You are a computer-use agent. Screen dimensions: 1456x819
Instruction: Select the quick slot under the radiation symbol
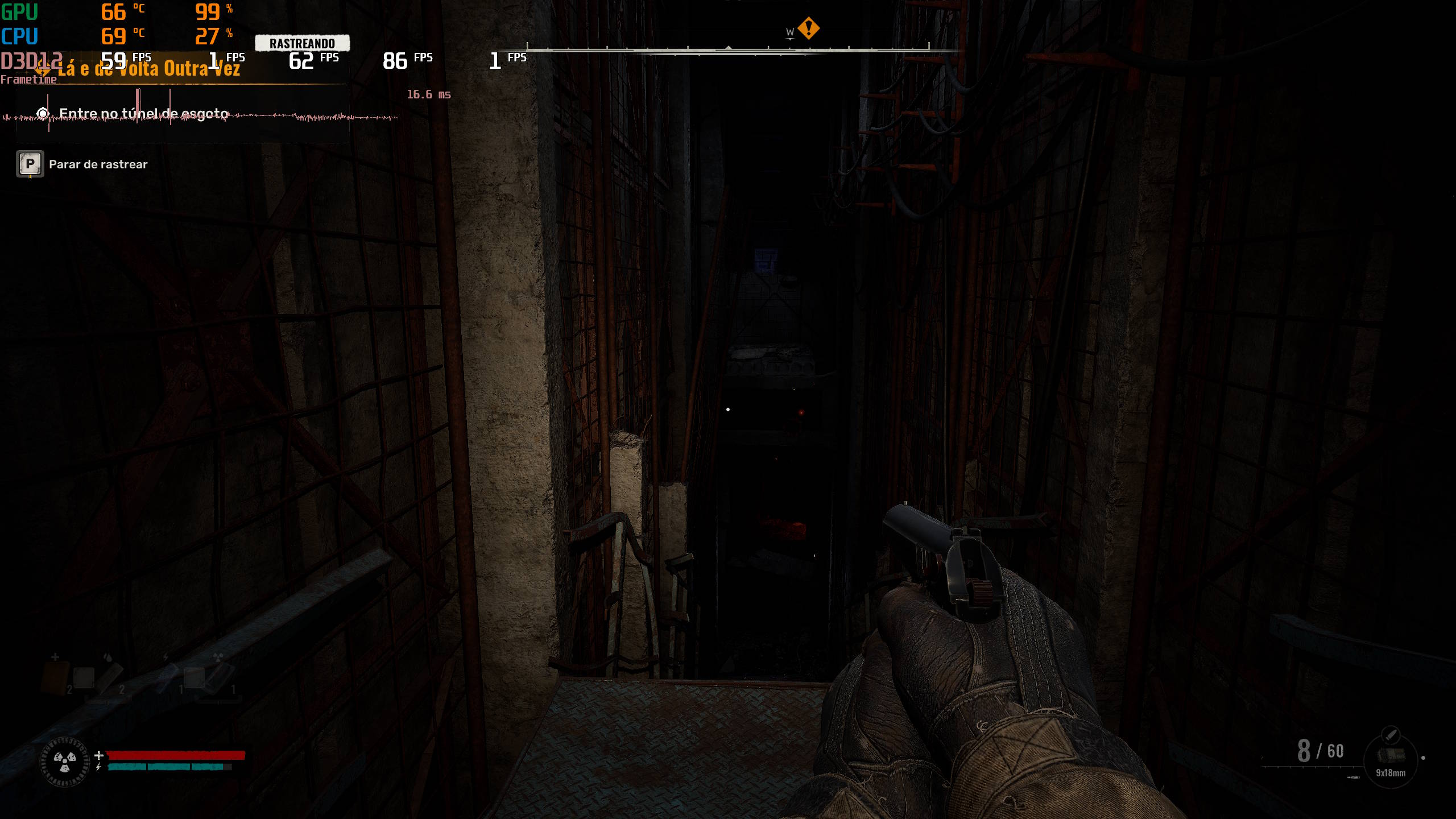tap(220, 678)
